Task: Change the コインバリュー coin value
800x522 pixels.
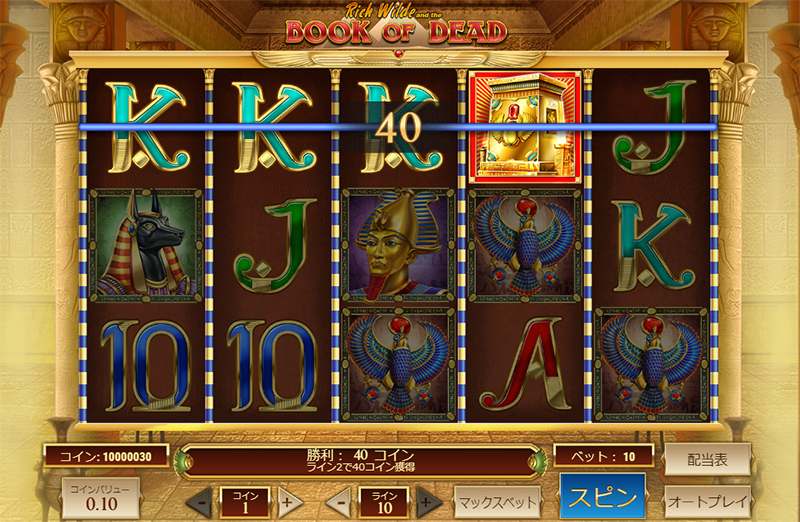Action: coord(101,497)
